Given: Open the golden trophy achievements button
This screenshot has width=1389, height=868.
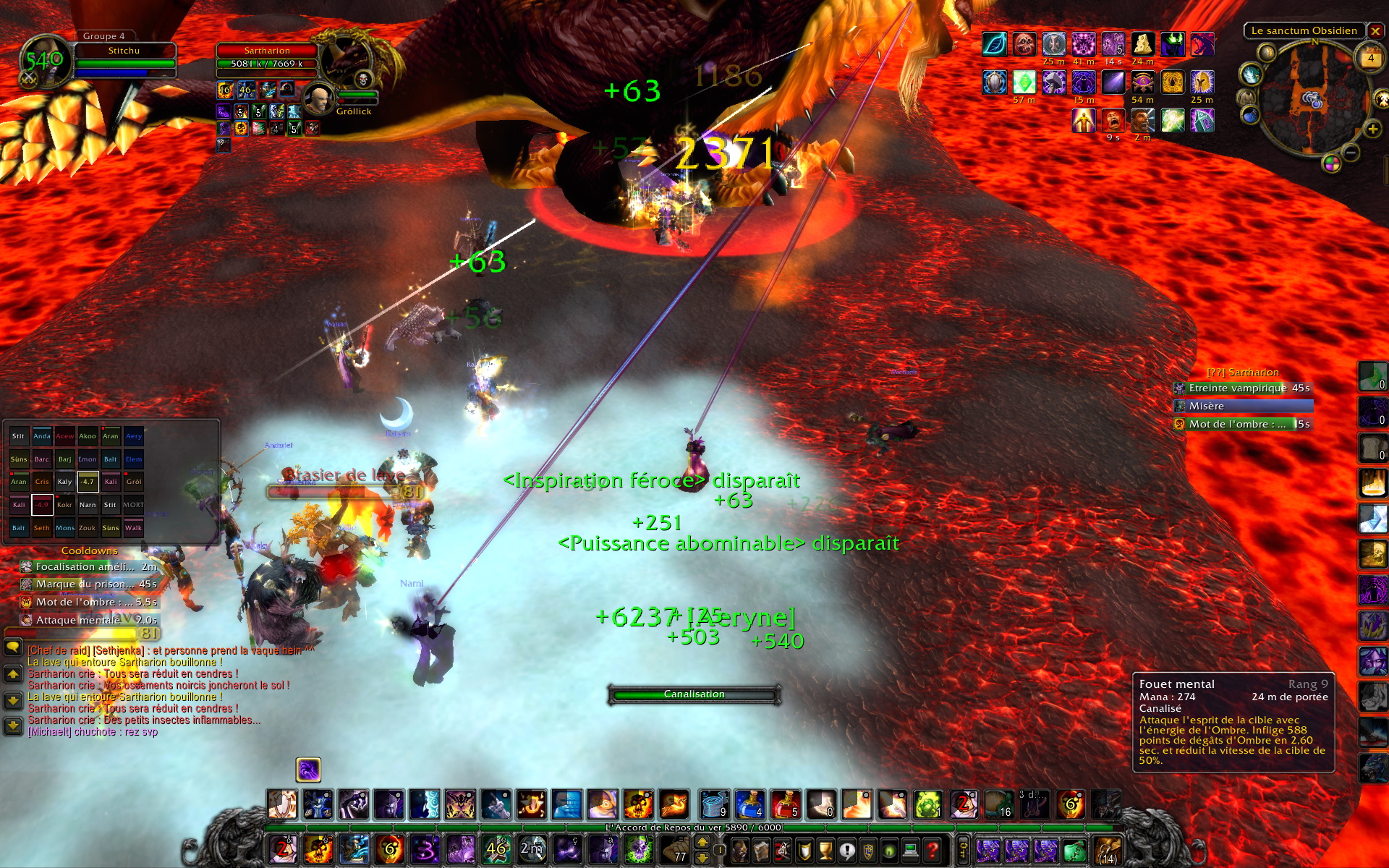Looking at the screenshot, I should click(x=825, y=850).
